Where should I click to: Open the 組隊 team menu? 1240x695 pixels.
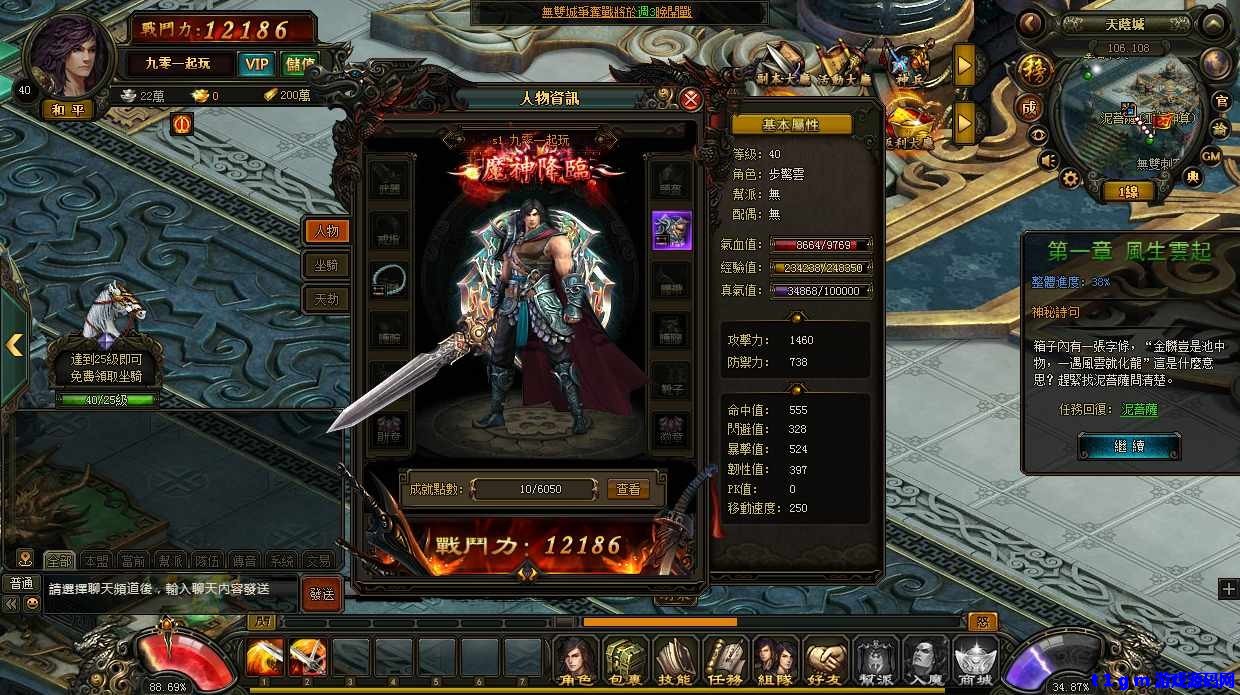pyautogui.click(x=775, y=660)
